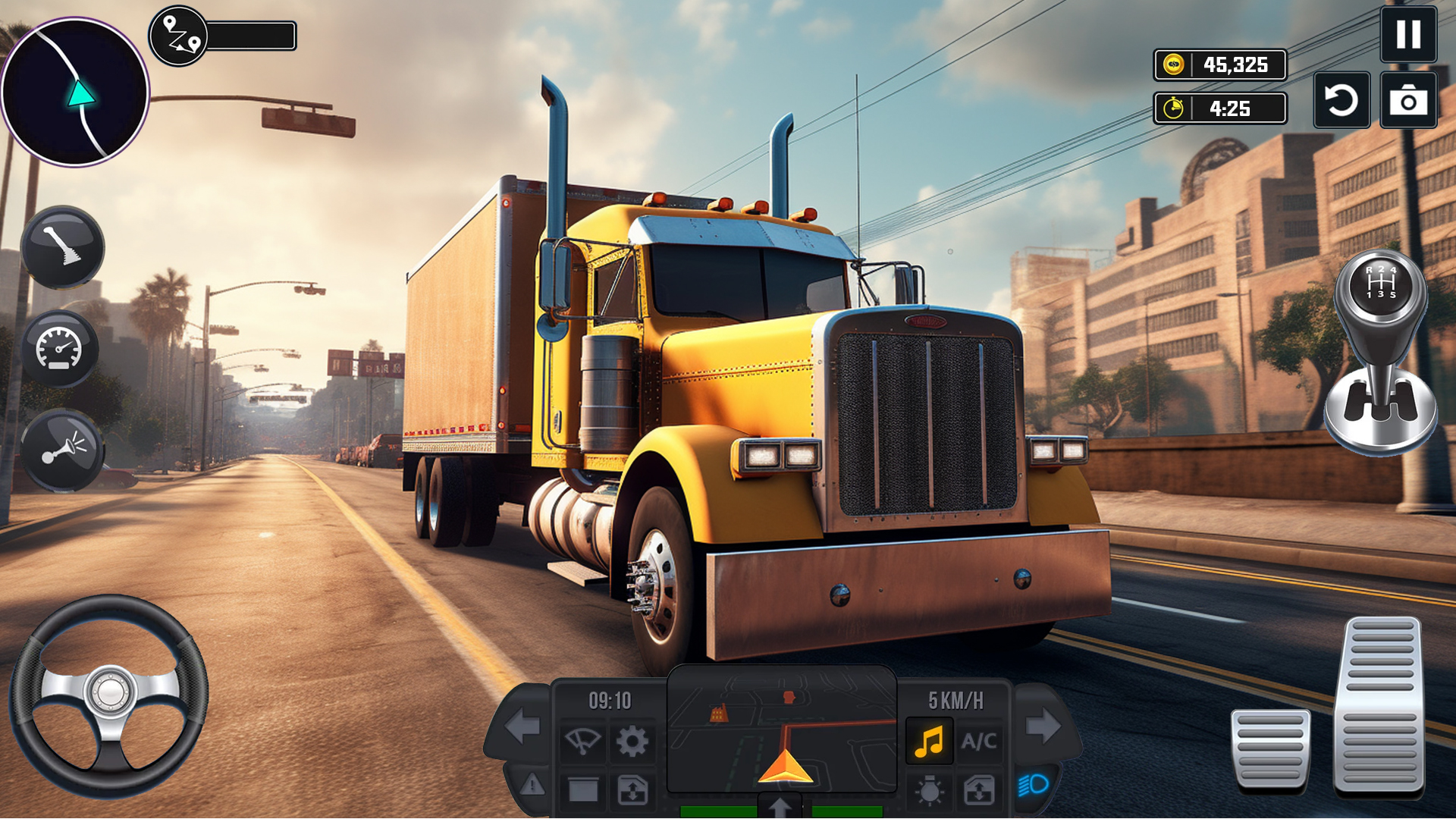1456x819 pixels.
Task: Pause the game
Action: (x=1409, y=36)
